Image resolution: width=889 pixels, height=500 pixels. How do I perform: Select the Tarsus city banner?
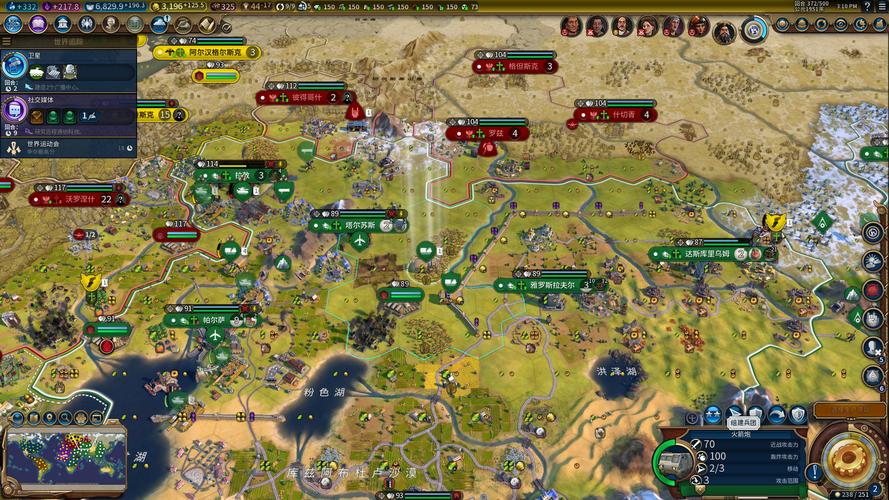356,225
